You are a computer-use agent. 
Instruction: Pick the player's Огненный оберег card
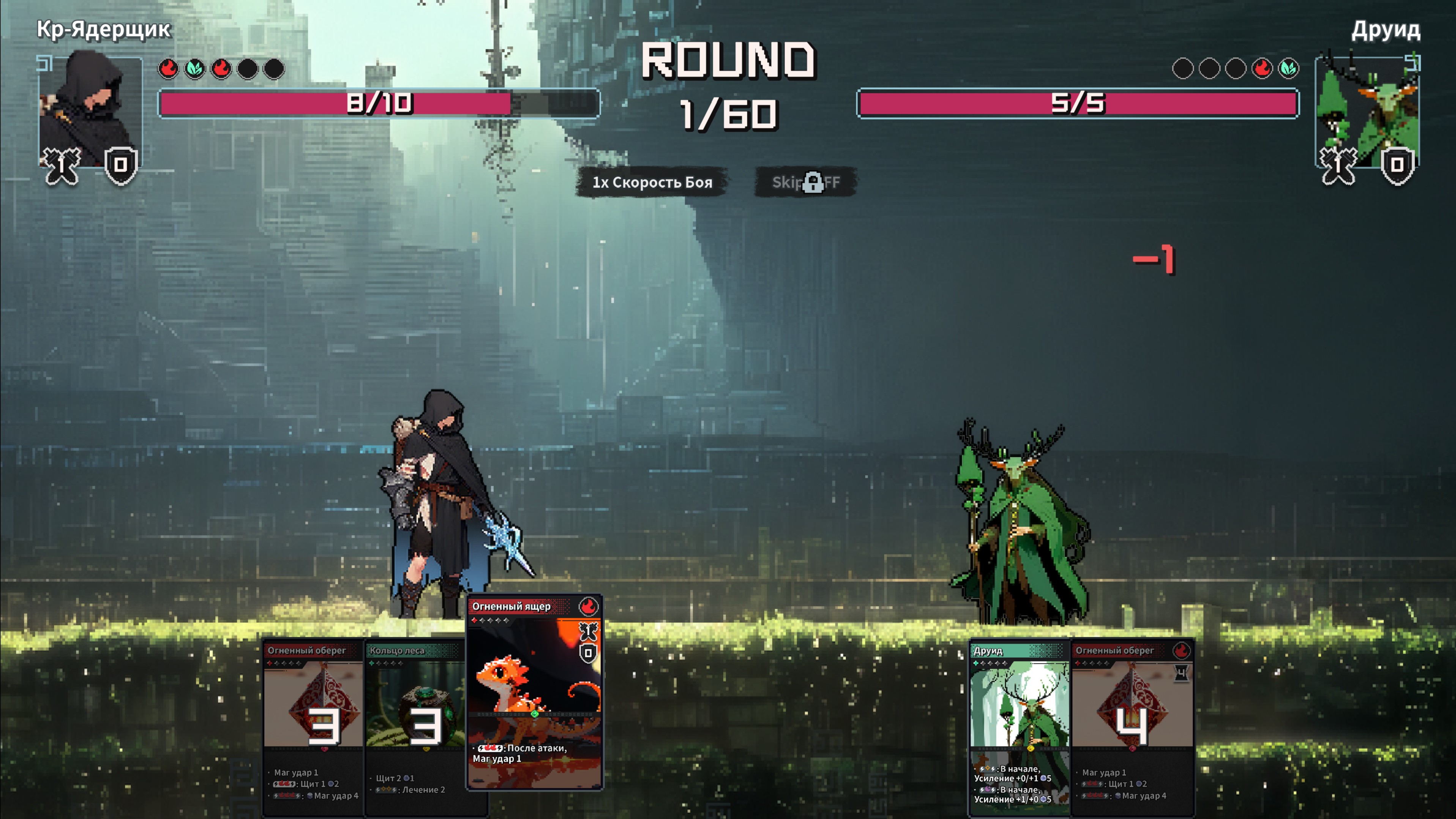click(x=314, y=726)
